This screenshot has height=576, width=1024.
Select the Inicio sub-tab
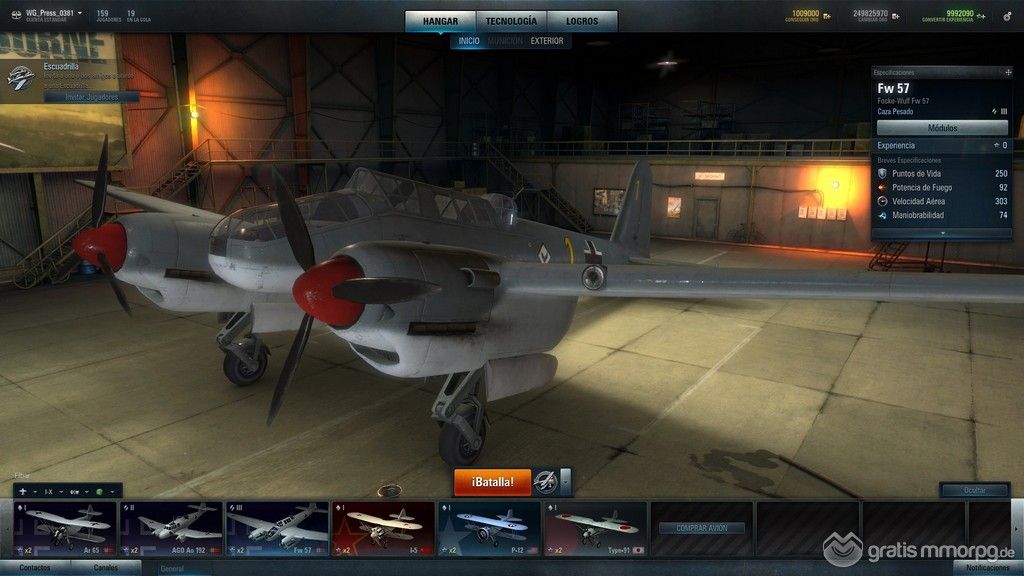[x=469, y=41]
